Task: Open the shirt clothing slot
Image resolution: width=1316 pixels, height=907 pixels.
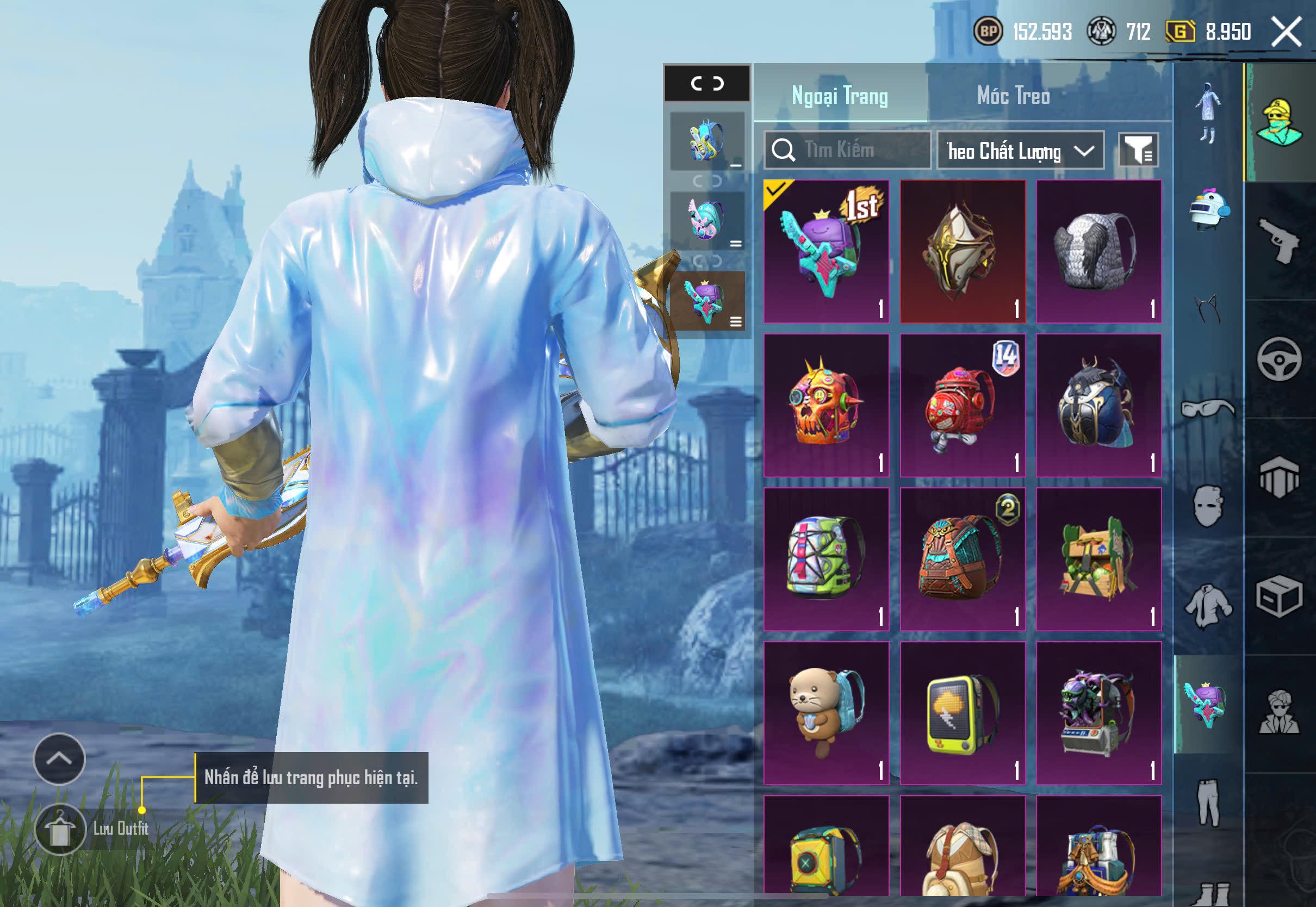Action: [x=1208, y=606]
